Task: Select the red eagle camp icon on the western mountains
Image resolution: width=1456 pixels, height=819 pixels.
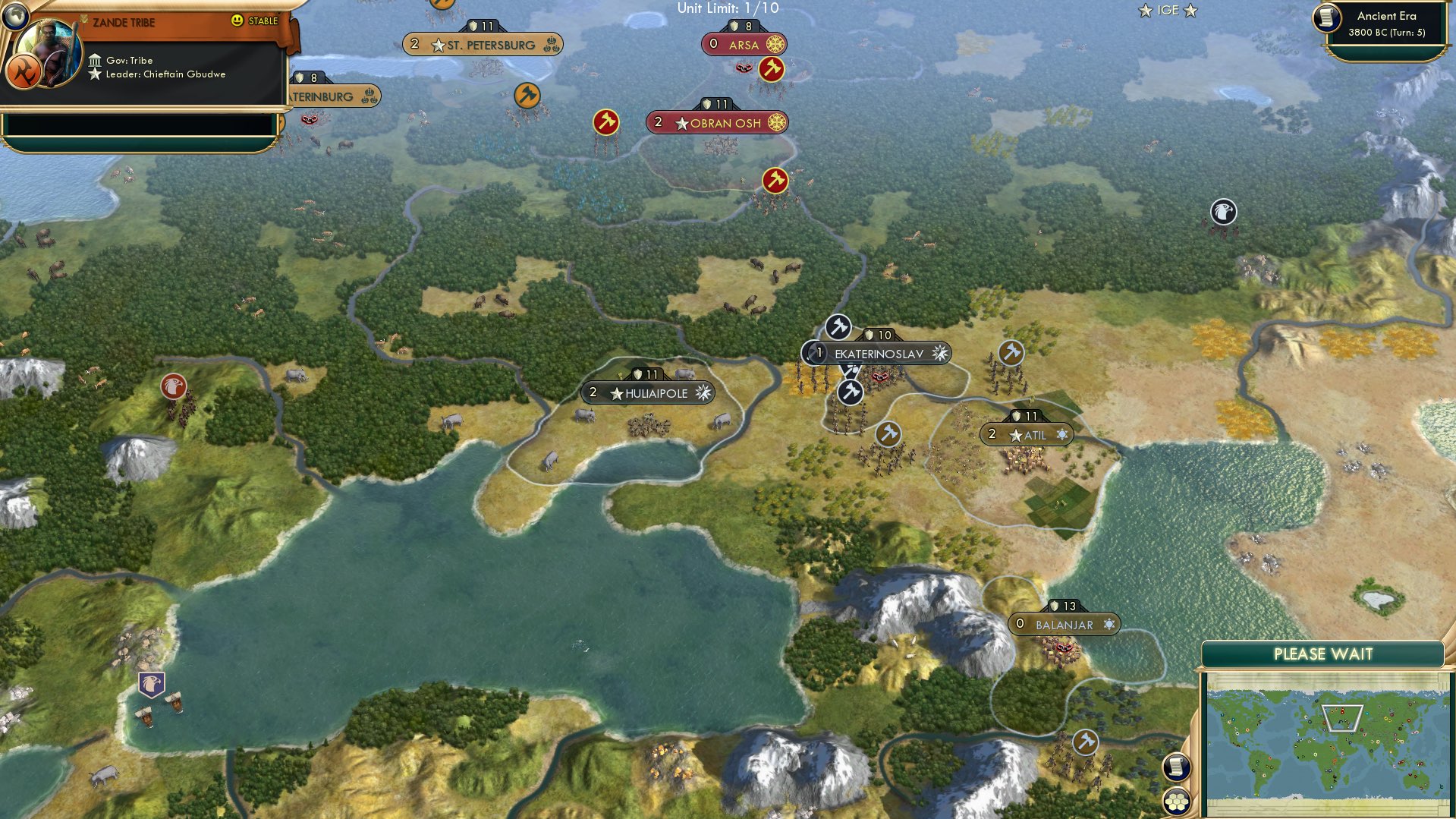Action: [x=174, y=386]
